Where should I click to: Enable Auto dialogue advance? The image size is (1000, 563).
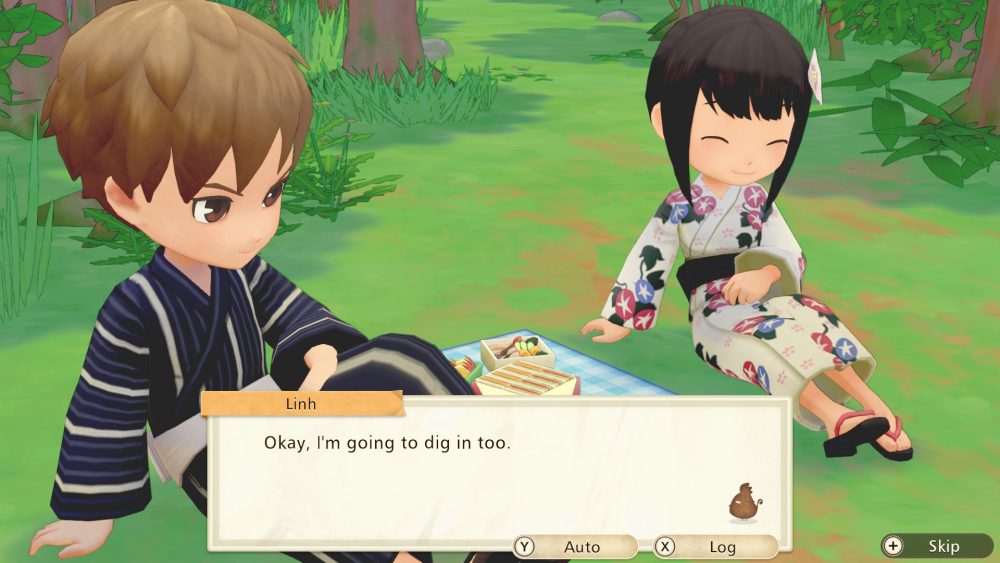tap(574, 547)
